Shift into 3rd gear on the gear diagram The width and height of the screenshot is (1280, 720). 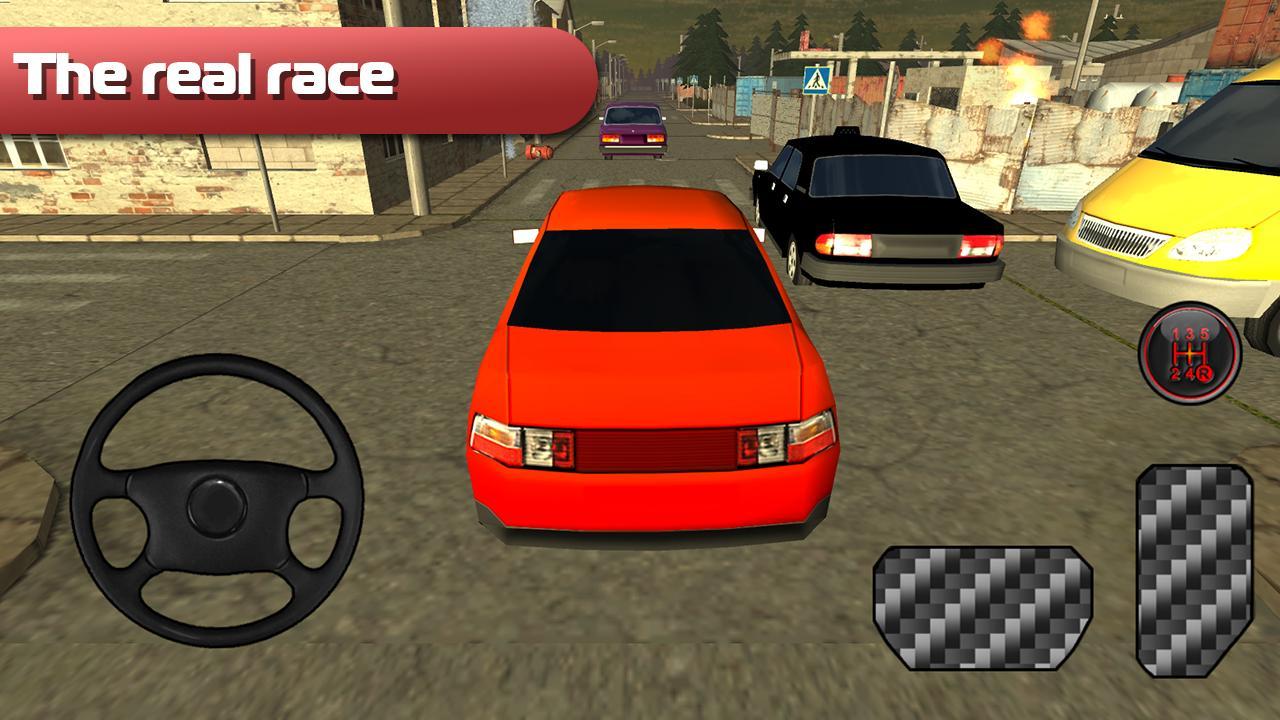(x=1189, y=332)
